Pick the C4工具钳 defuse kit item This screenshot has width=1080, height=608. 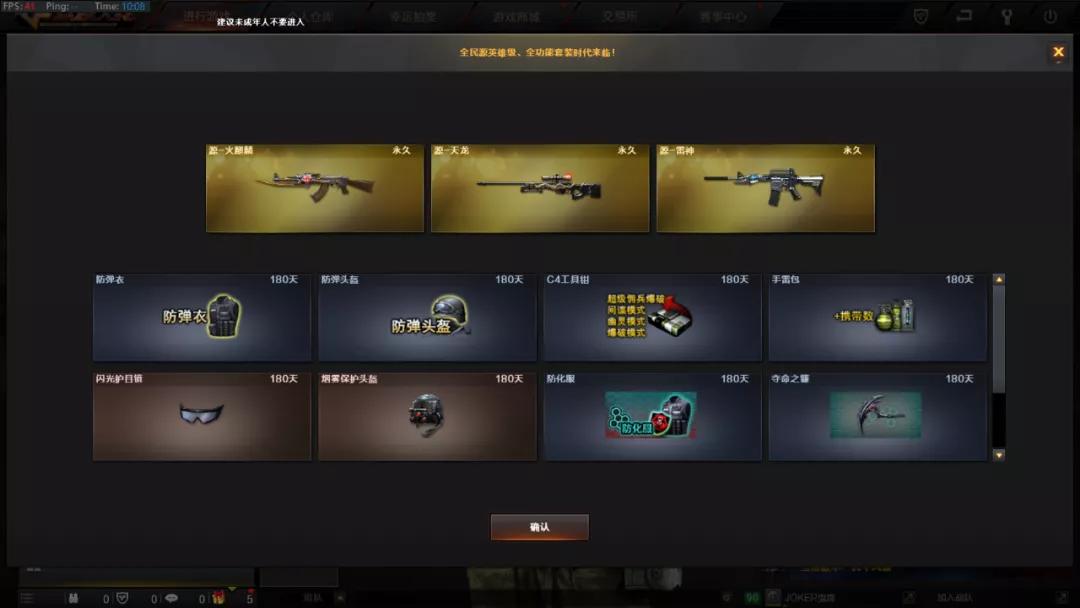[x=652, y=317]
